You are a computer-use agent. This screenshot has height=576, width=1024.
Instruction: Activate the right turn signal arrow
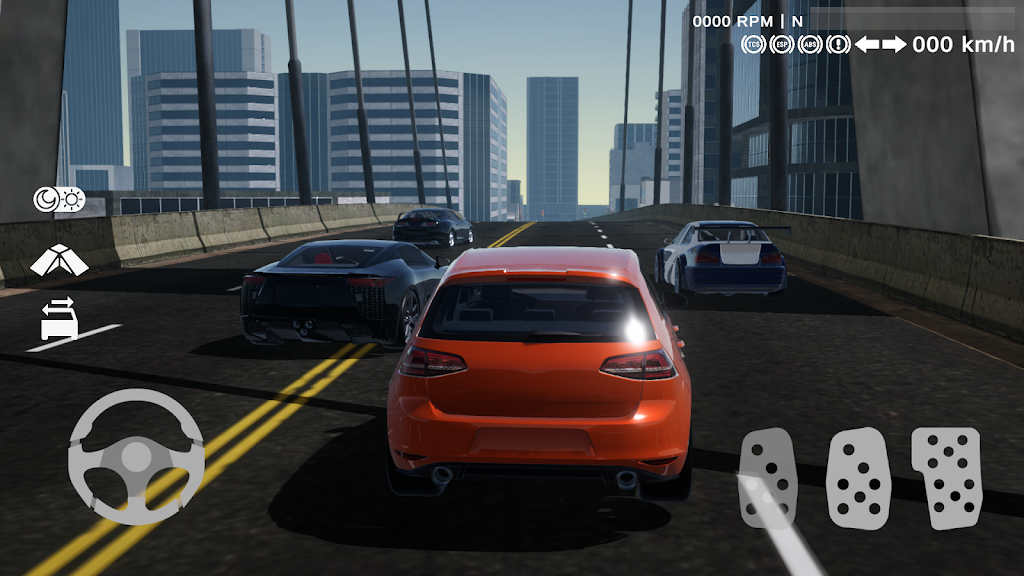click(x=894, y=44)
